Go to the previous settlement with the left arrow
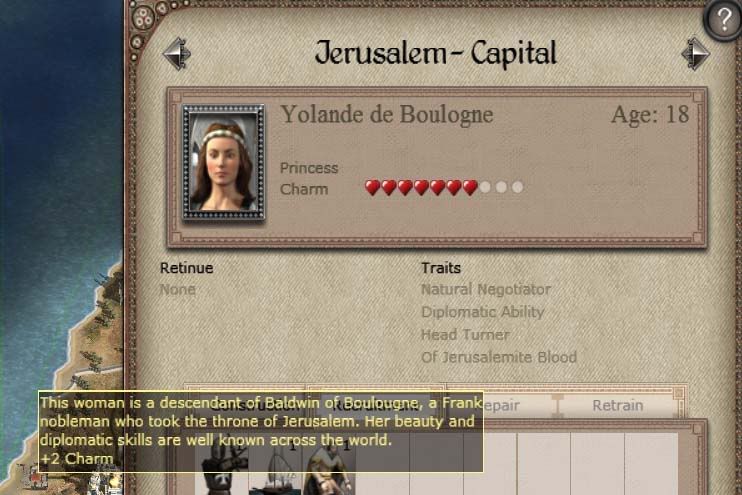Screen dimensions: 742x495 click(x=176, y=53)
